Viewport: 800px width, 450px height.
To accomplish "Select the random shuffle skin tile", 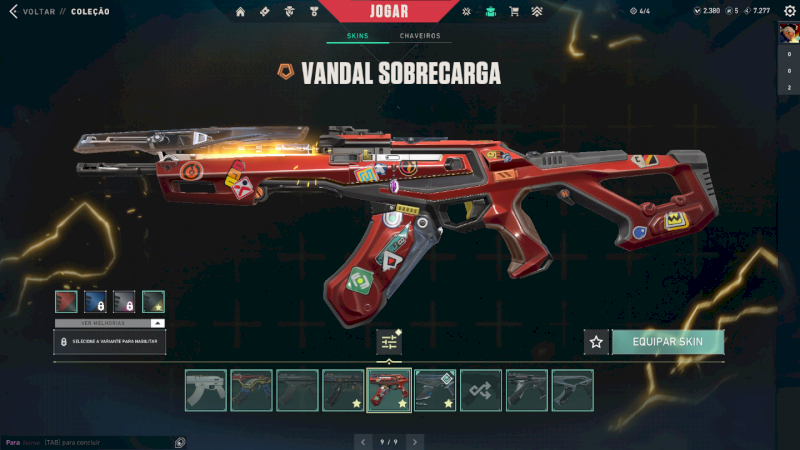I will 482,390.
